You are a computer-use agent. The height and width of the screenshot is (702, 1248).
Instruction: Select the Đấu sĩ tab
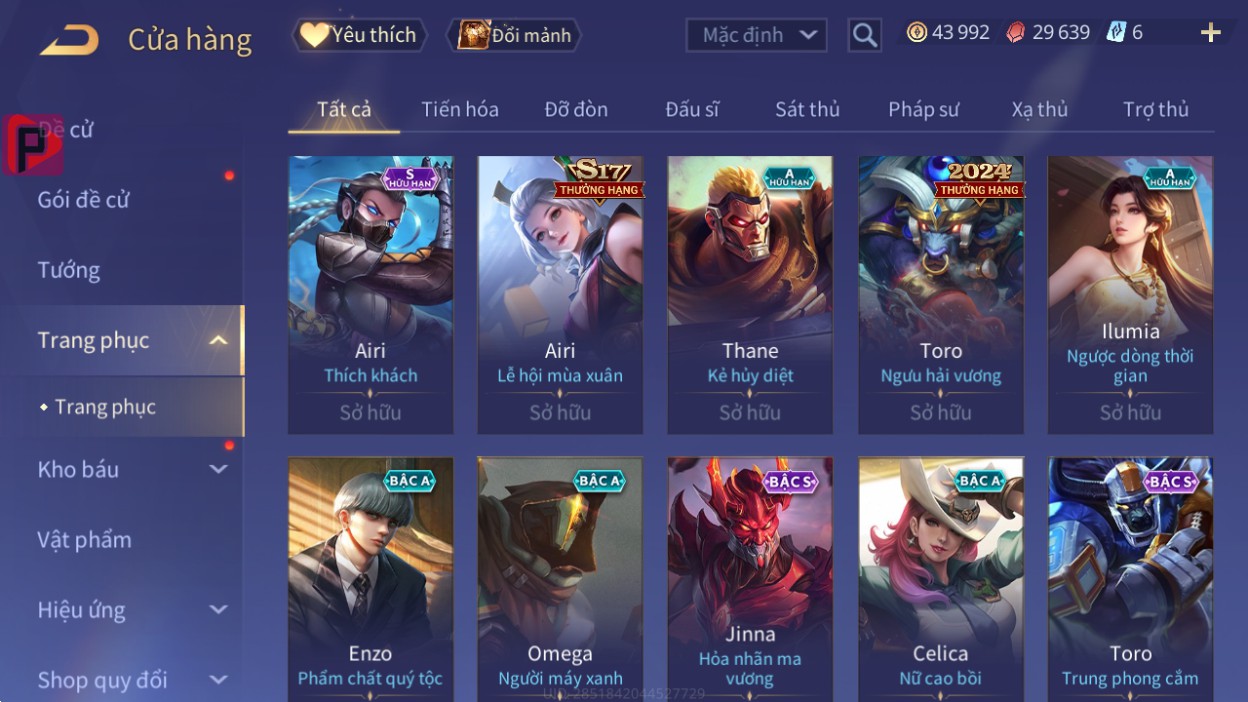click(x=692, y=109)
